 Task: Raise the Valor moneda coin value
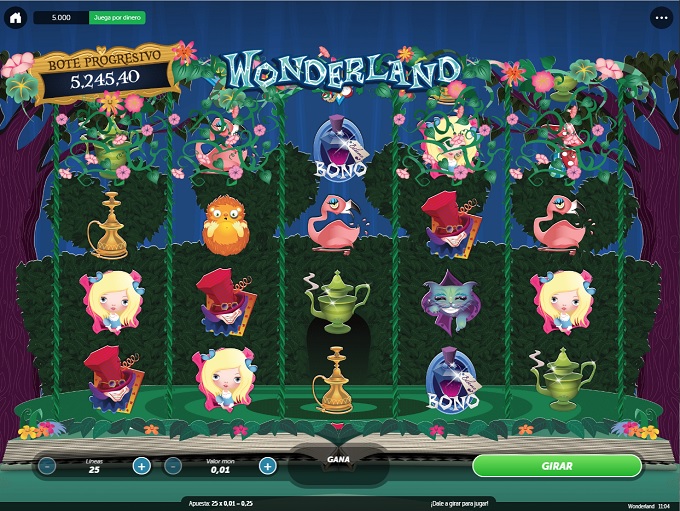(x=267, y=466)
